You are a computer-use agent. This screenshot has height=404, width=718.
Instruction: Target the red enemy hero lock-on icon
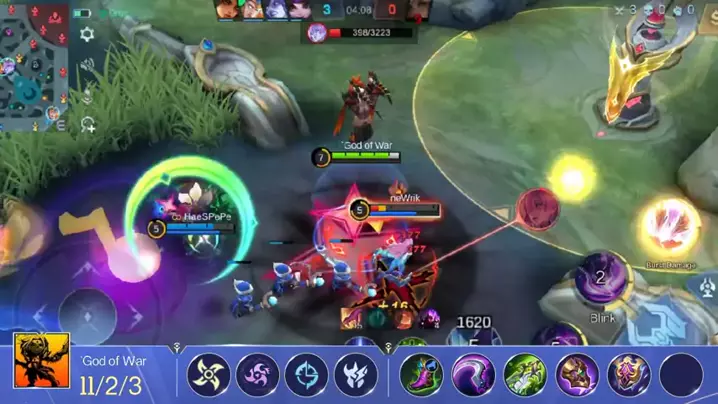(x=538, y=206)
